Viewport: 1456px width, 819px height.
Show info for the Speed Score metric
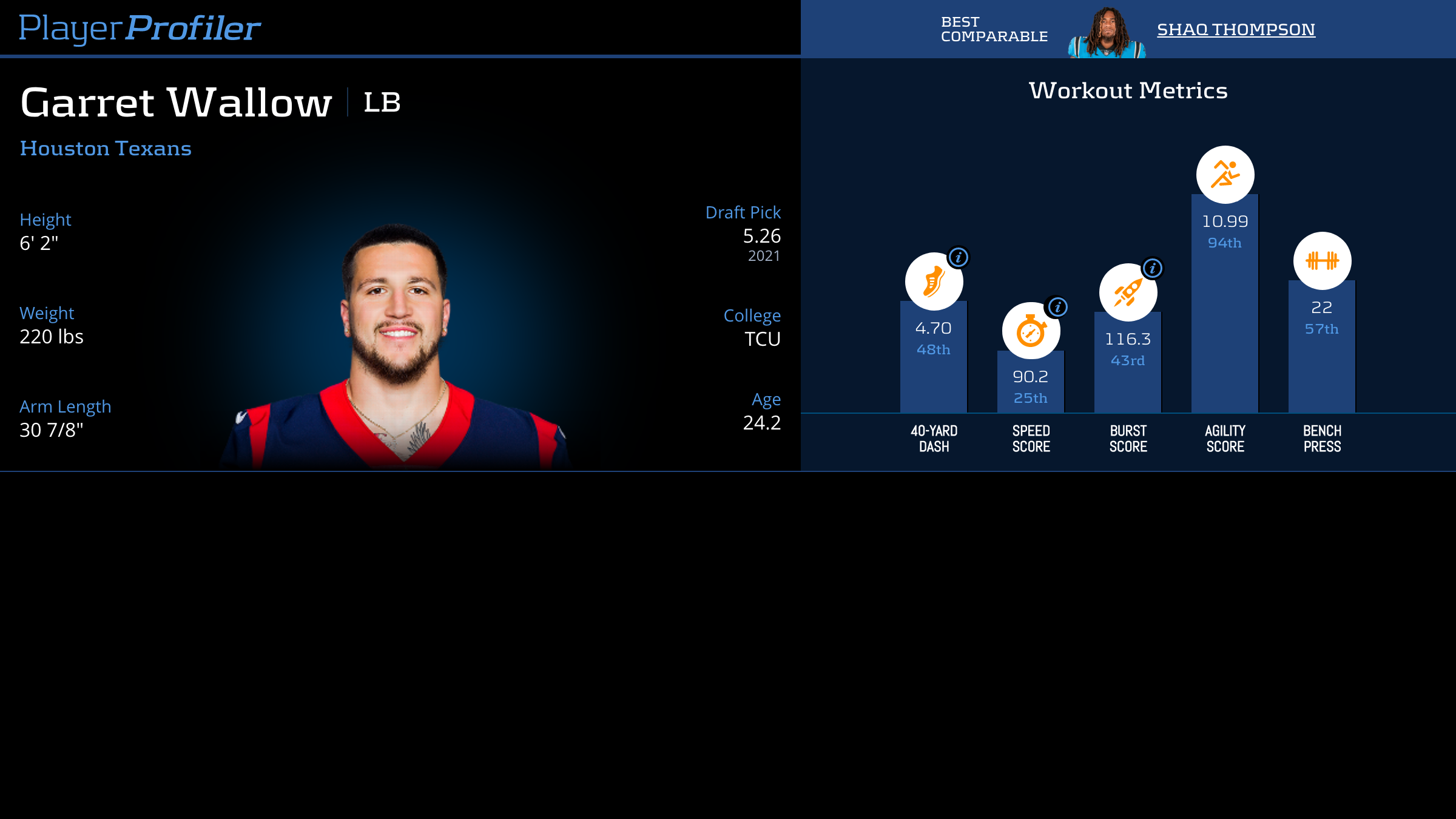click(x=1057, y=307)
